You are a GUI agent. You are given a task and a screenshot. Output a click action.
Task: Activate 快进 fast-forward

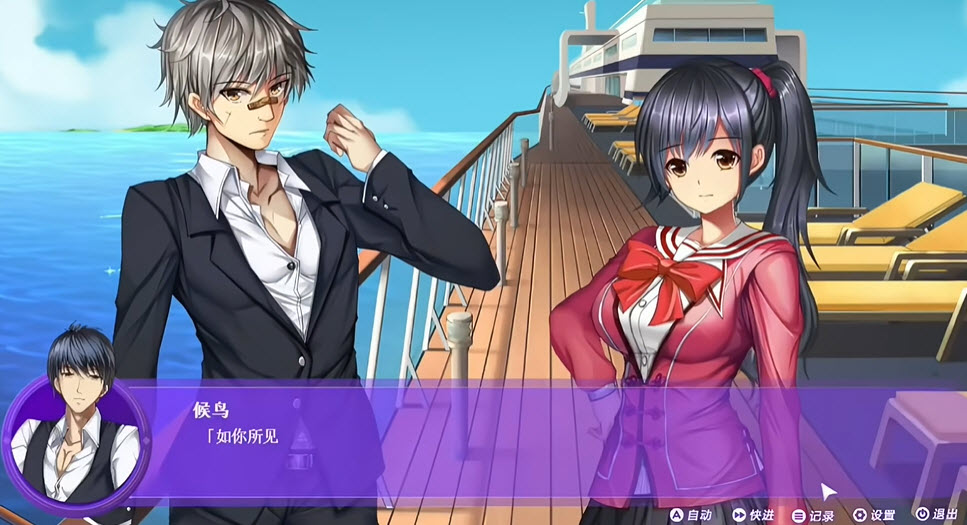click(x=753, y=515)
